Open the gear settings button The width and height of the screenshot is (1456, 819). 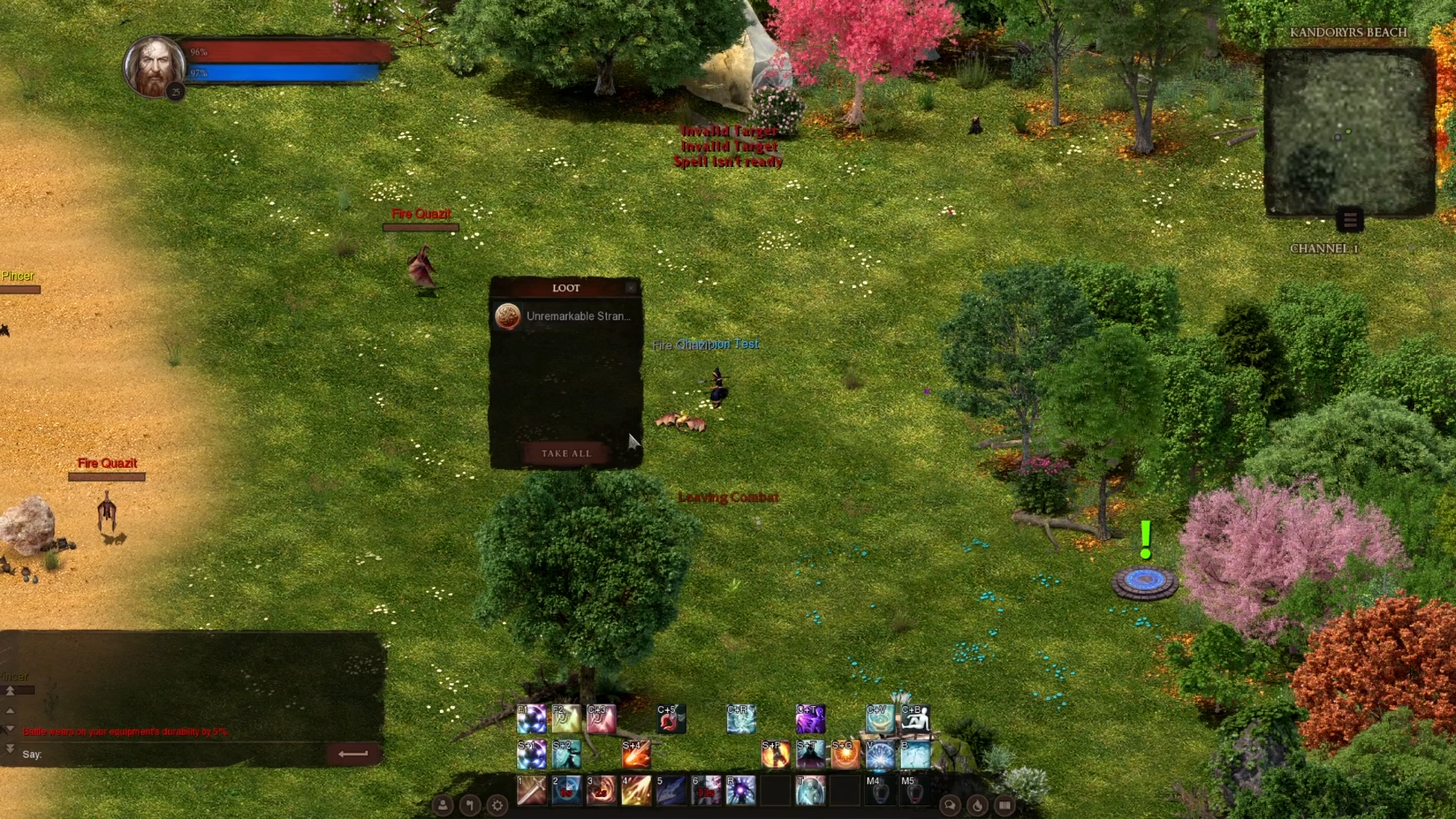tap(497, 805)
